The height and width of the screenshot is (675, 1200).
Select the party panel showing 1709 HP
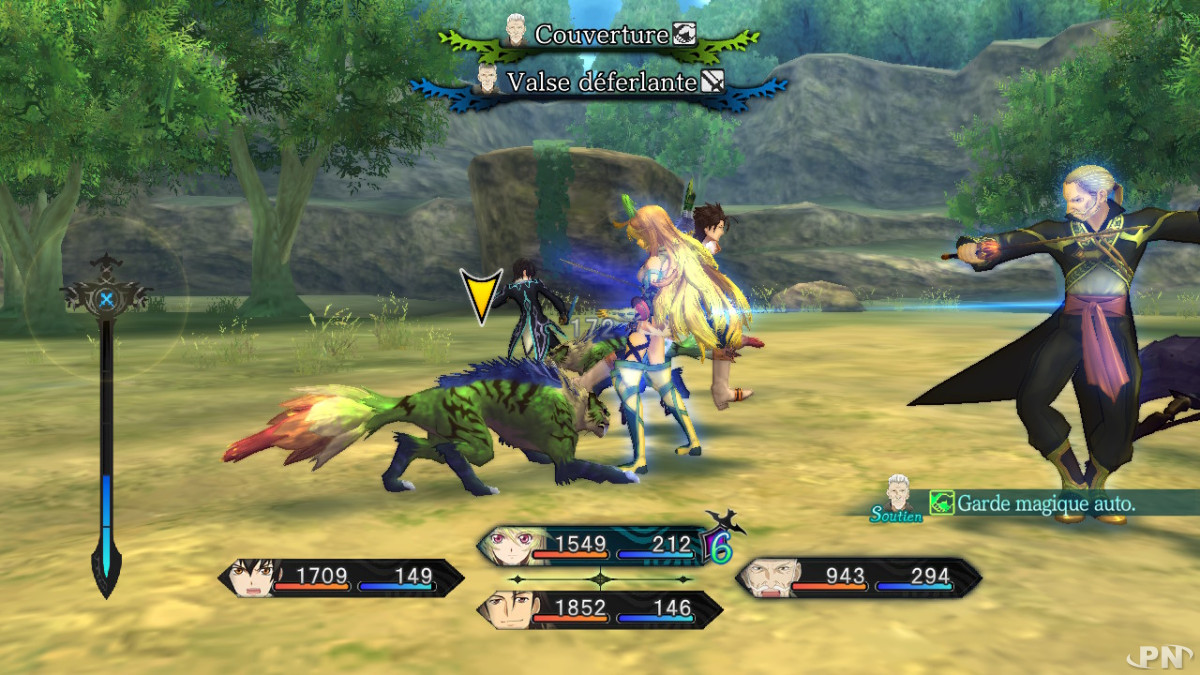(341, 577)
